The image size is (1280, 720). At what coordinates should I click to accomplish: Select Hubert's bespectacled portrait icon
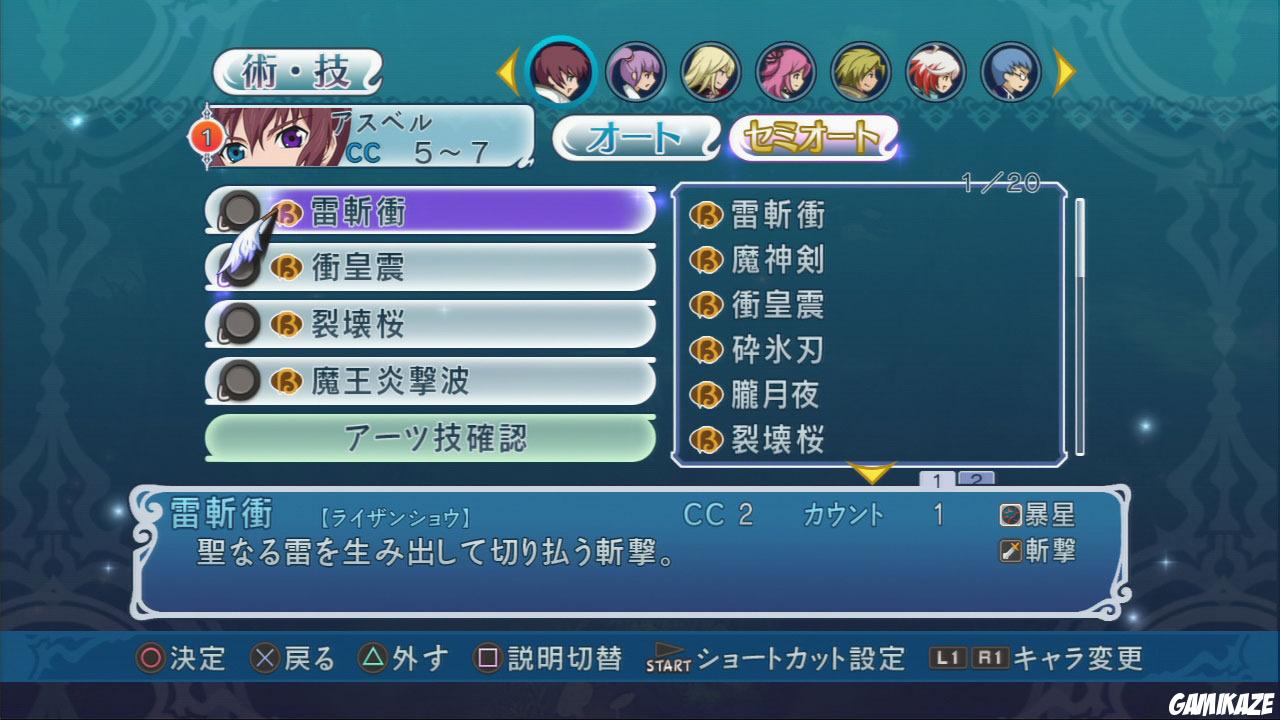[x=1010, y=71]
